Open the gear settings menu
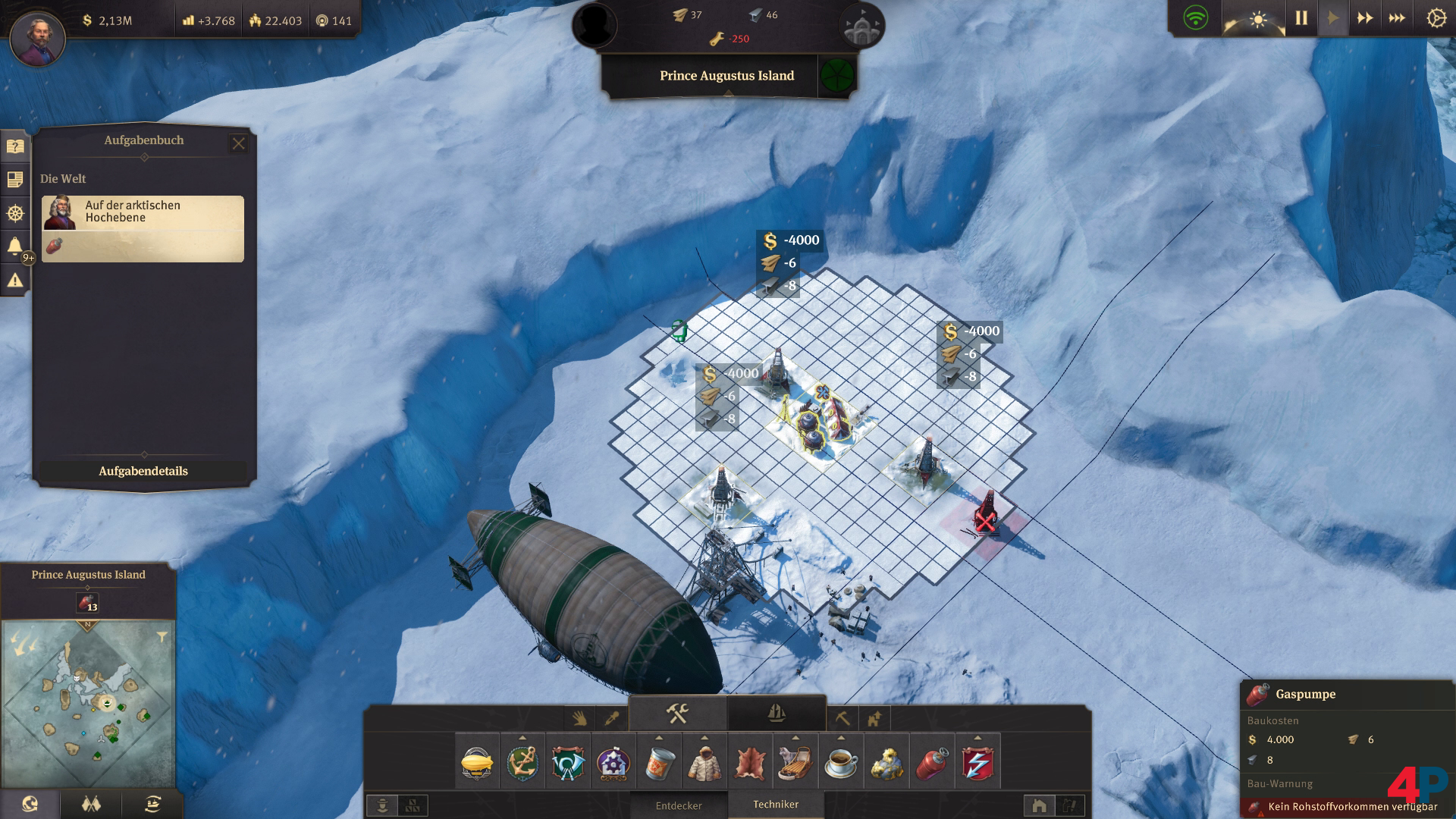The height and width of the screenshot is (819, 1456). pyautogui.click(x=1436, y=18)
